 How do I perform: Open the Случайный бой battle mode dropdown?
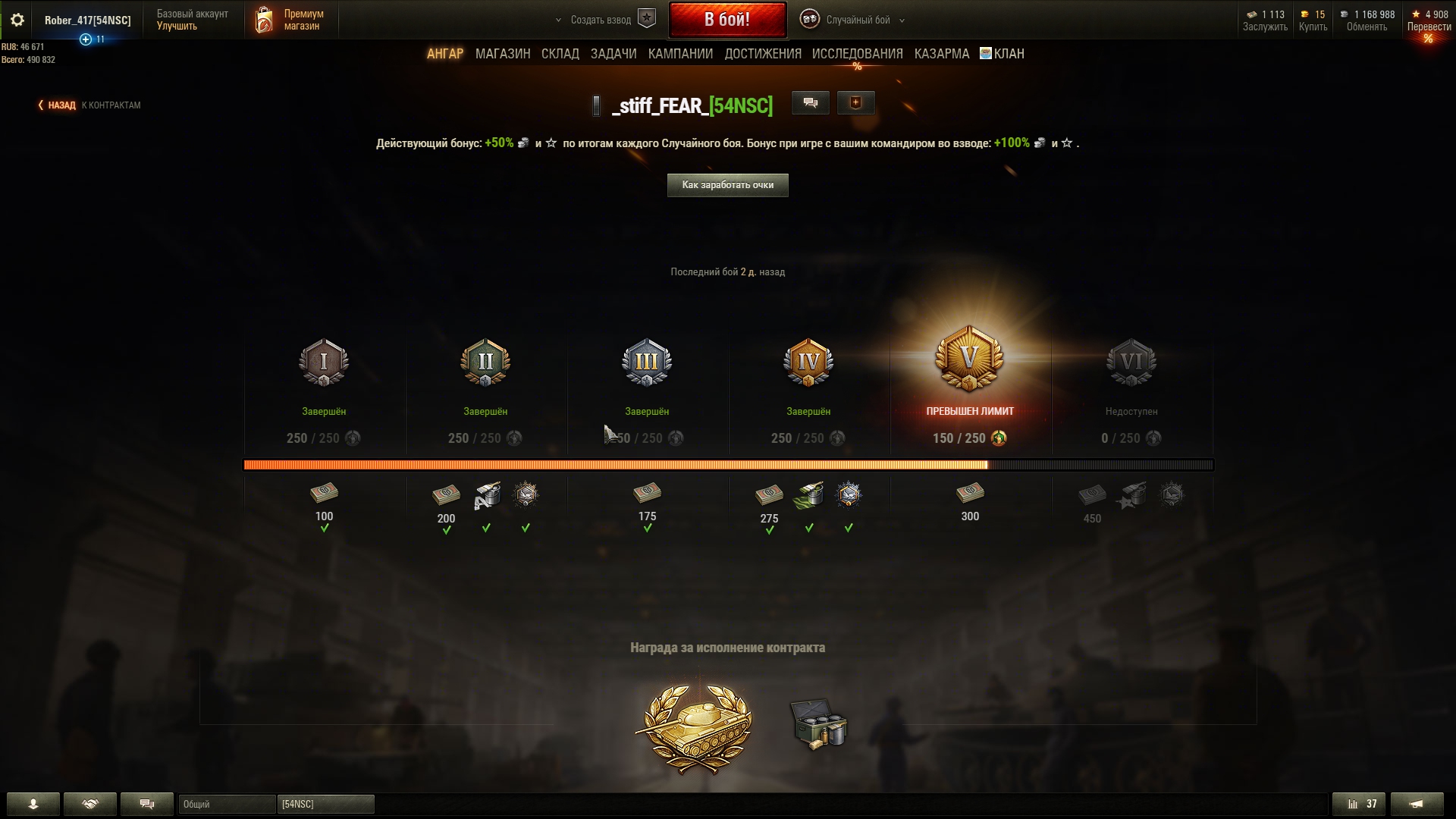[x=857, y=20]
